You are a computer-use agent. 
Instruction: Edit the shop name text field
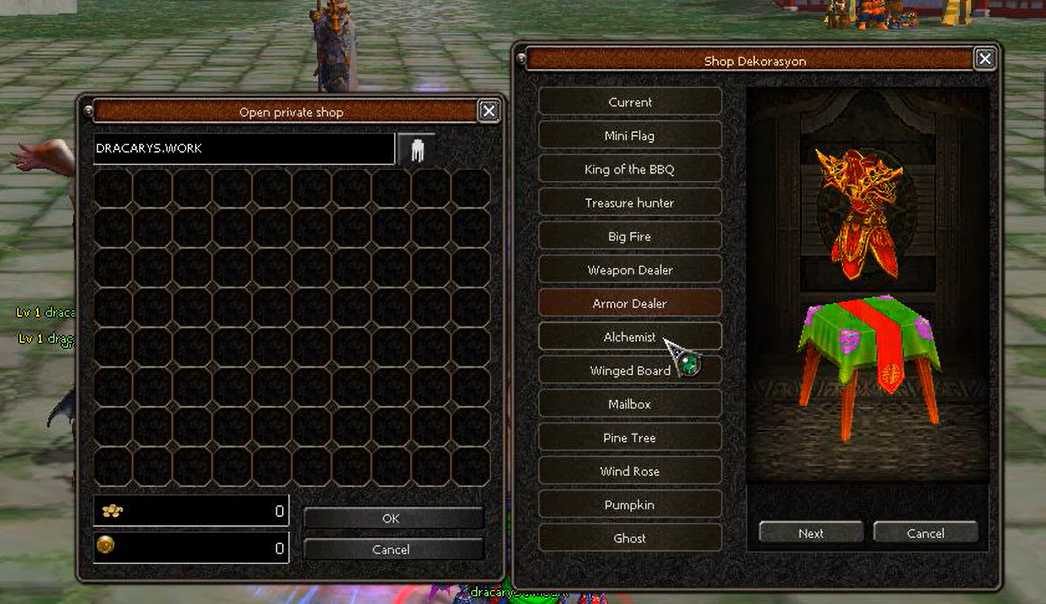[243, 148]
